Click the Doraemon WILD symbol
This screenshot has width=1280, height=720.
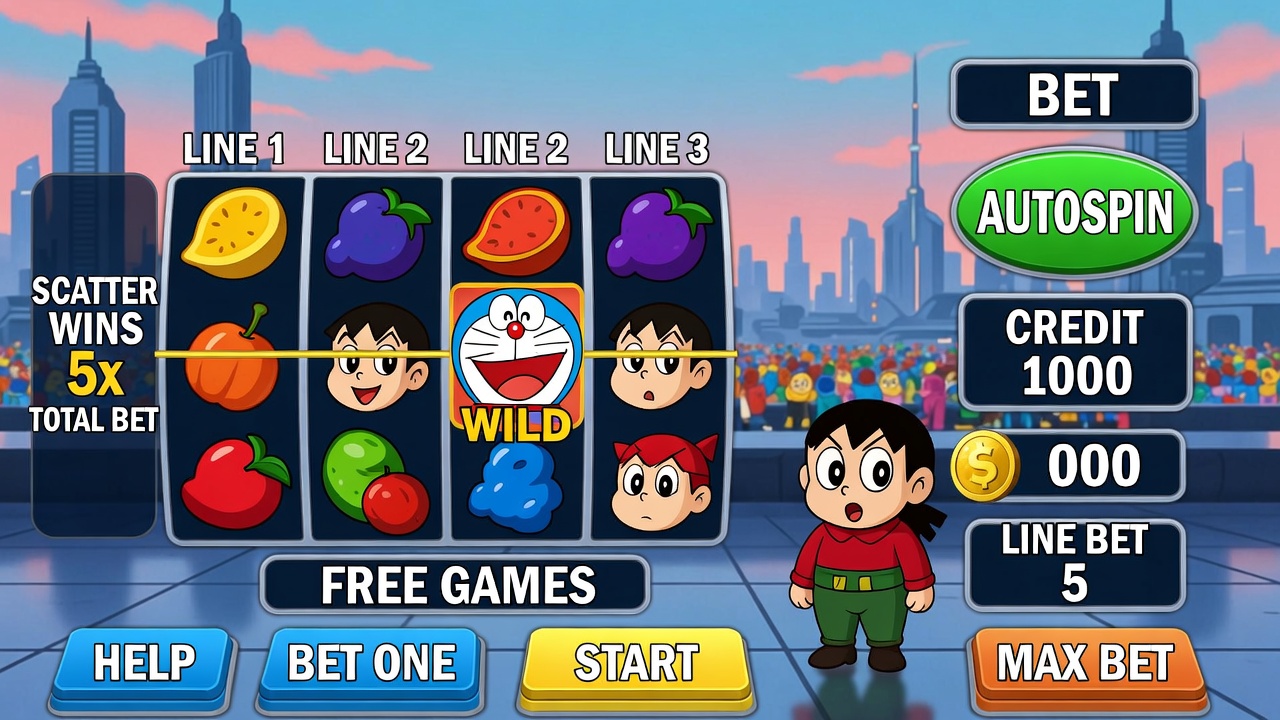(516, 360)
